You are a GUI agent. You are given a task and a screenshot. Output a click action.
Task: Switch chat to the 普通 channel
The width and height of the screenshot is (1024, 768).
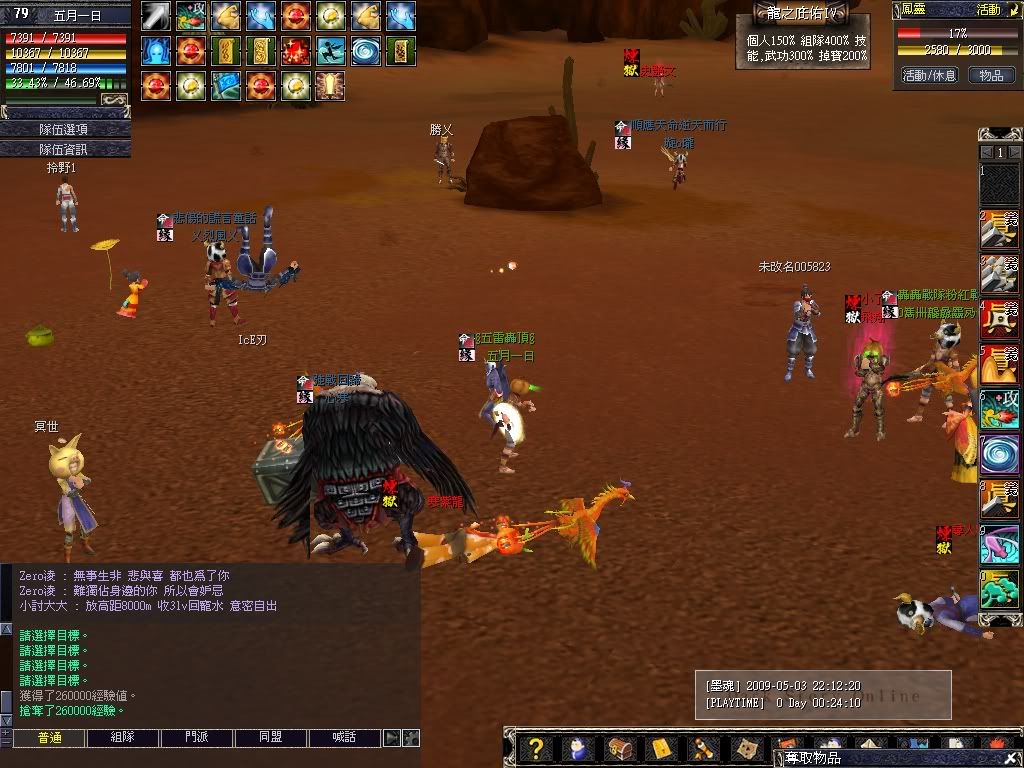[49, 738]
